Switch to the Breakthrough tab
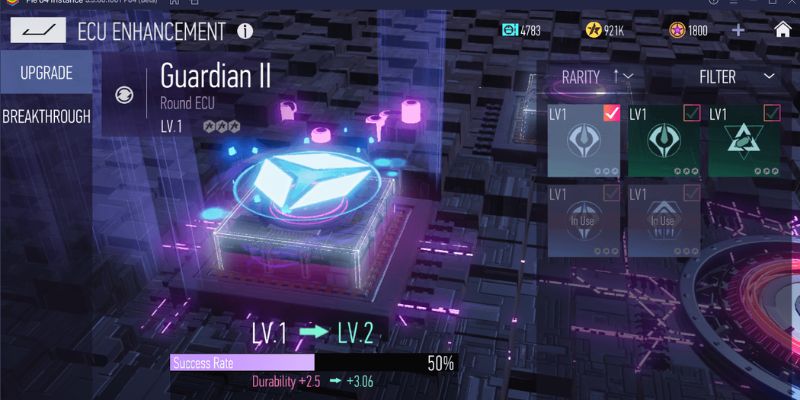 point(46,116)
